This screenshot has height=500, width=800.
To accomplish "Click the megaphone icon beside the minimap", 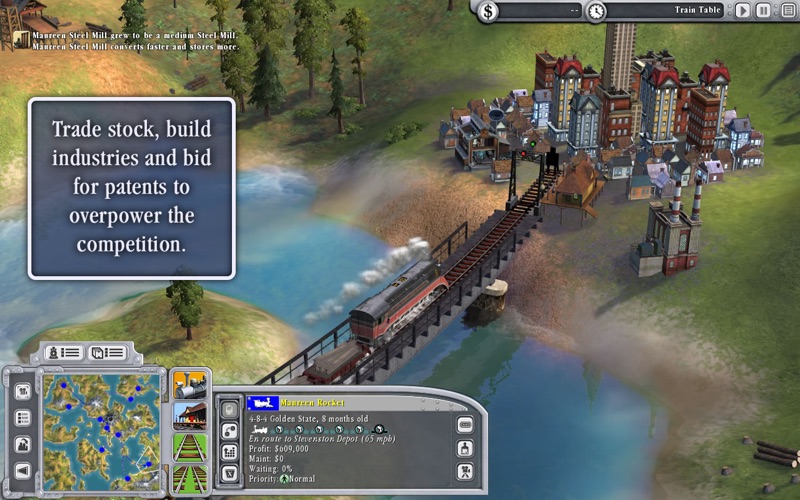I will point(22,470).
